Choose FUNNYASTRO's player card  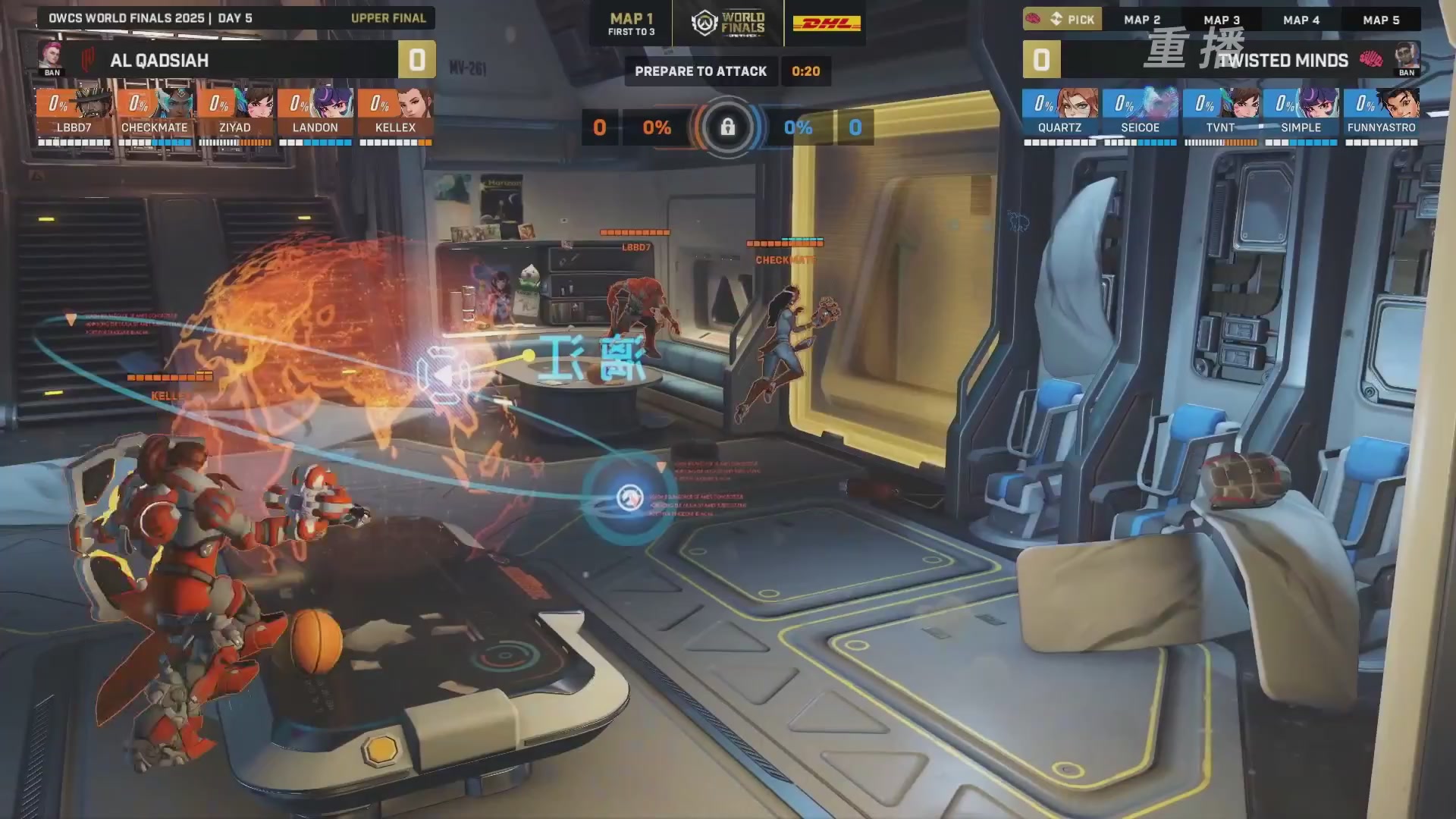click(x=1381, y=116)
